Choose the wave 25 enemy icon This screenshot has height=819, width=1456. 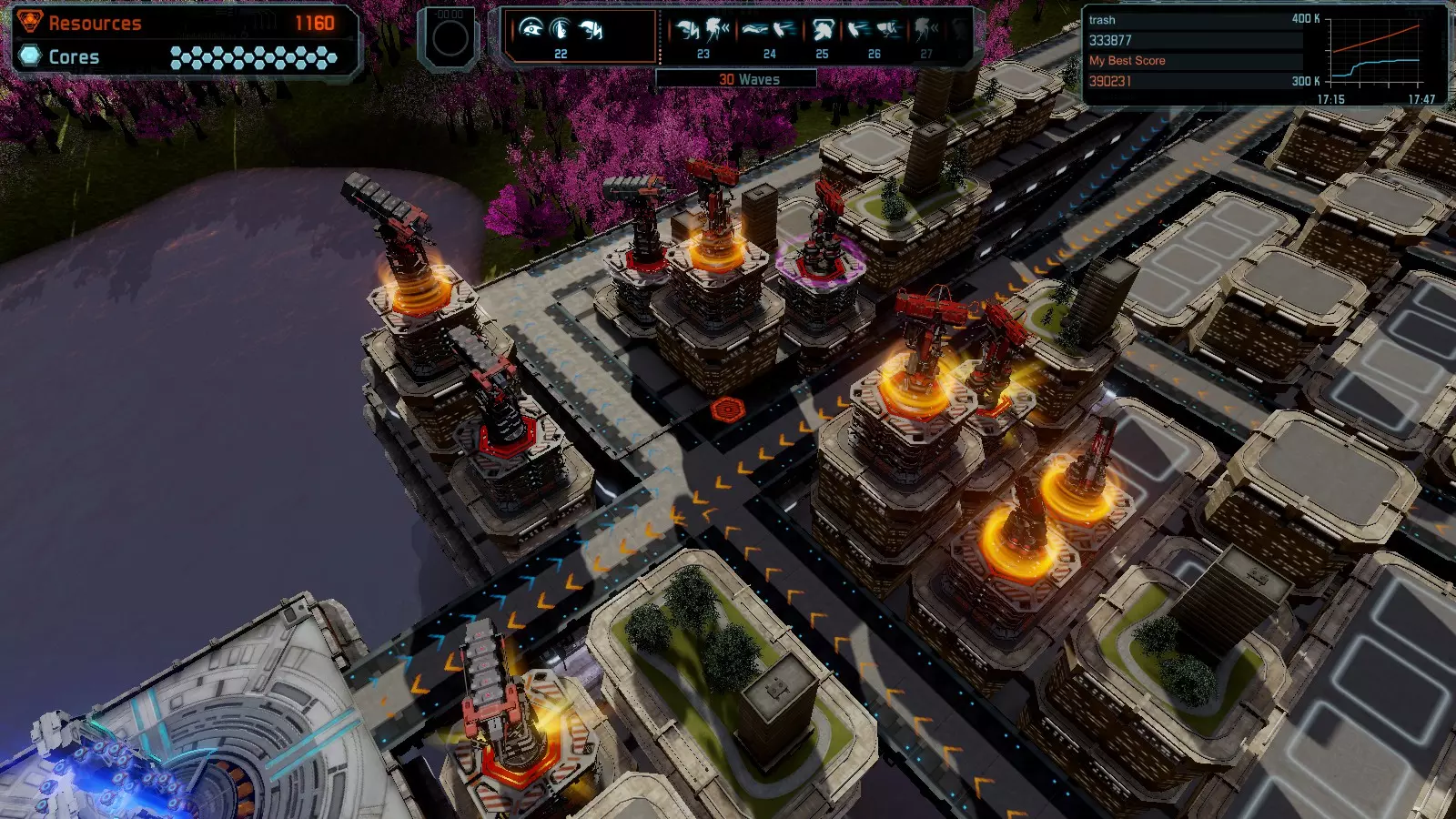(823, 32)
